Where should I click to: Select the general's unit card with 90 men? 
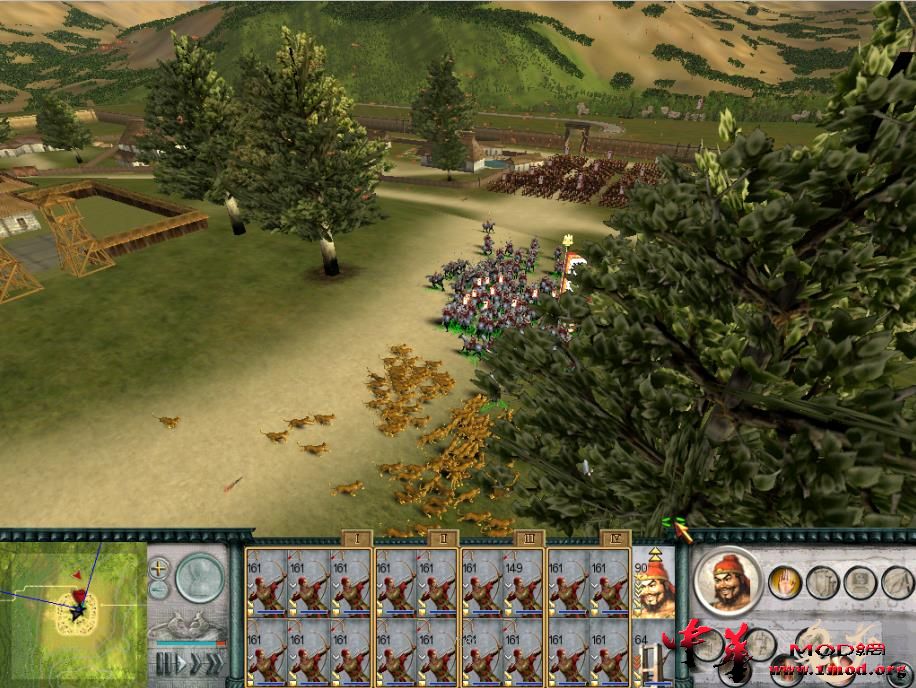655,583
